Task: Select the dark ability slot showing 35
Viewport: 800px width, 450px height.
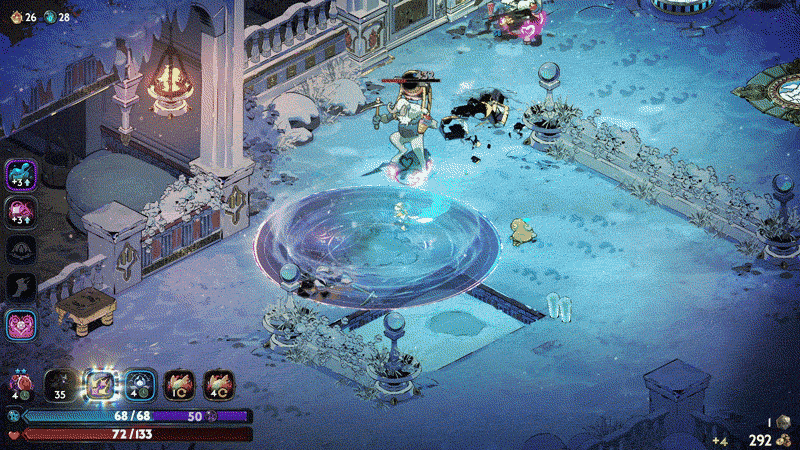Action: pyautogui.click(x=58, y=385)
